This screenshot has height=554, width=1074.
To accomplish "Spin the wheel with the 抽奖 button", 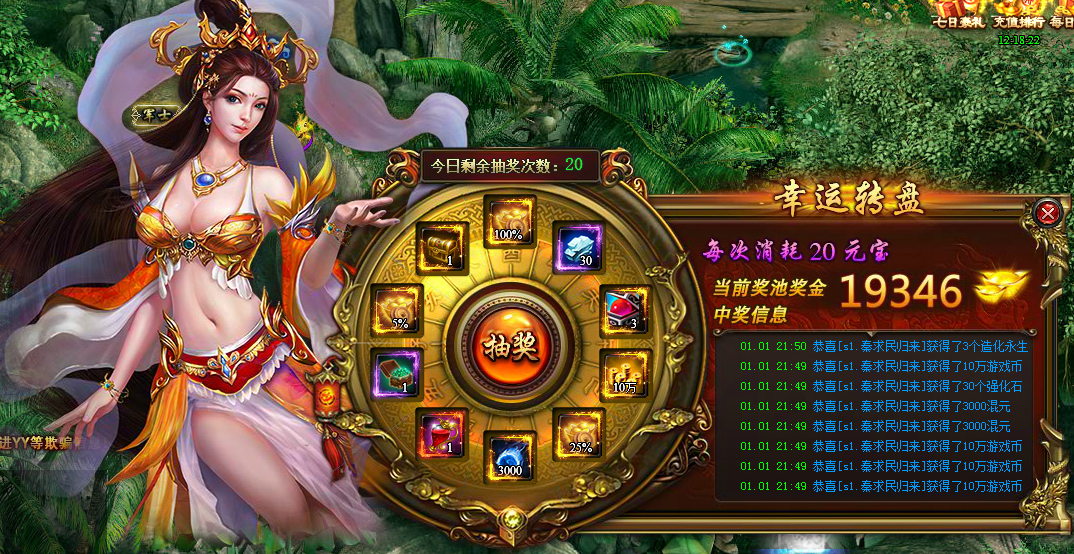I will click(510, 344).
